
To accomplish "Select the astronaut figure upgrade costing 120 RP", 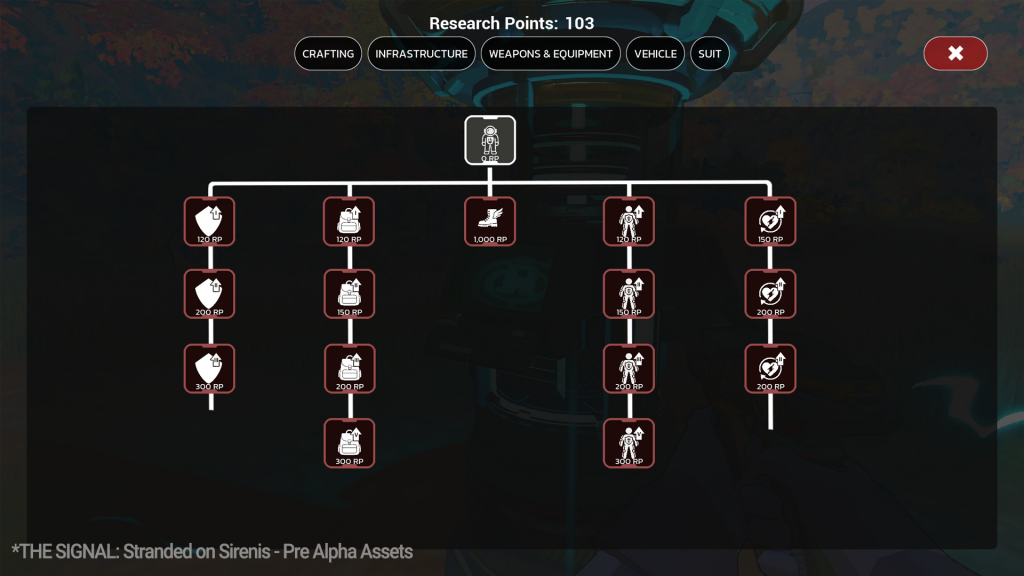I will point(629,221).
